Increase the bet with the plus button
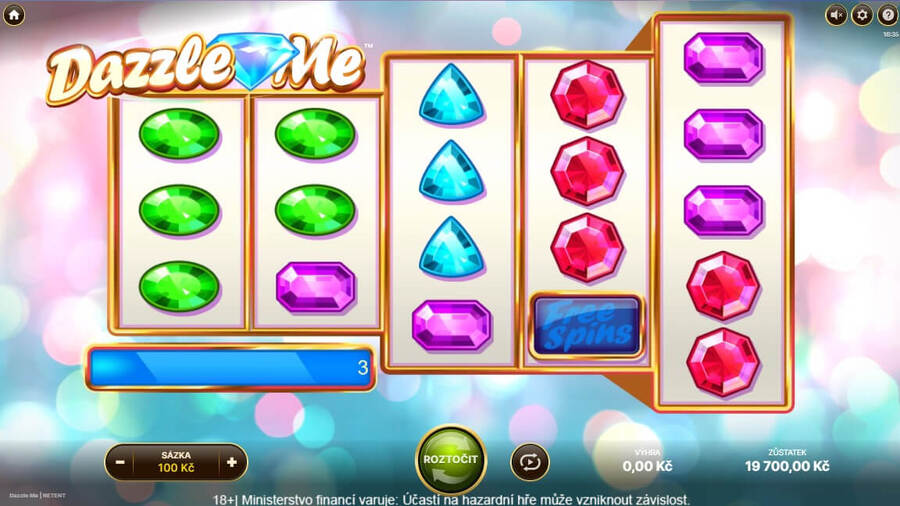This screenshot has width=900, height=506. point(232,462)
